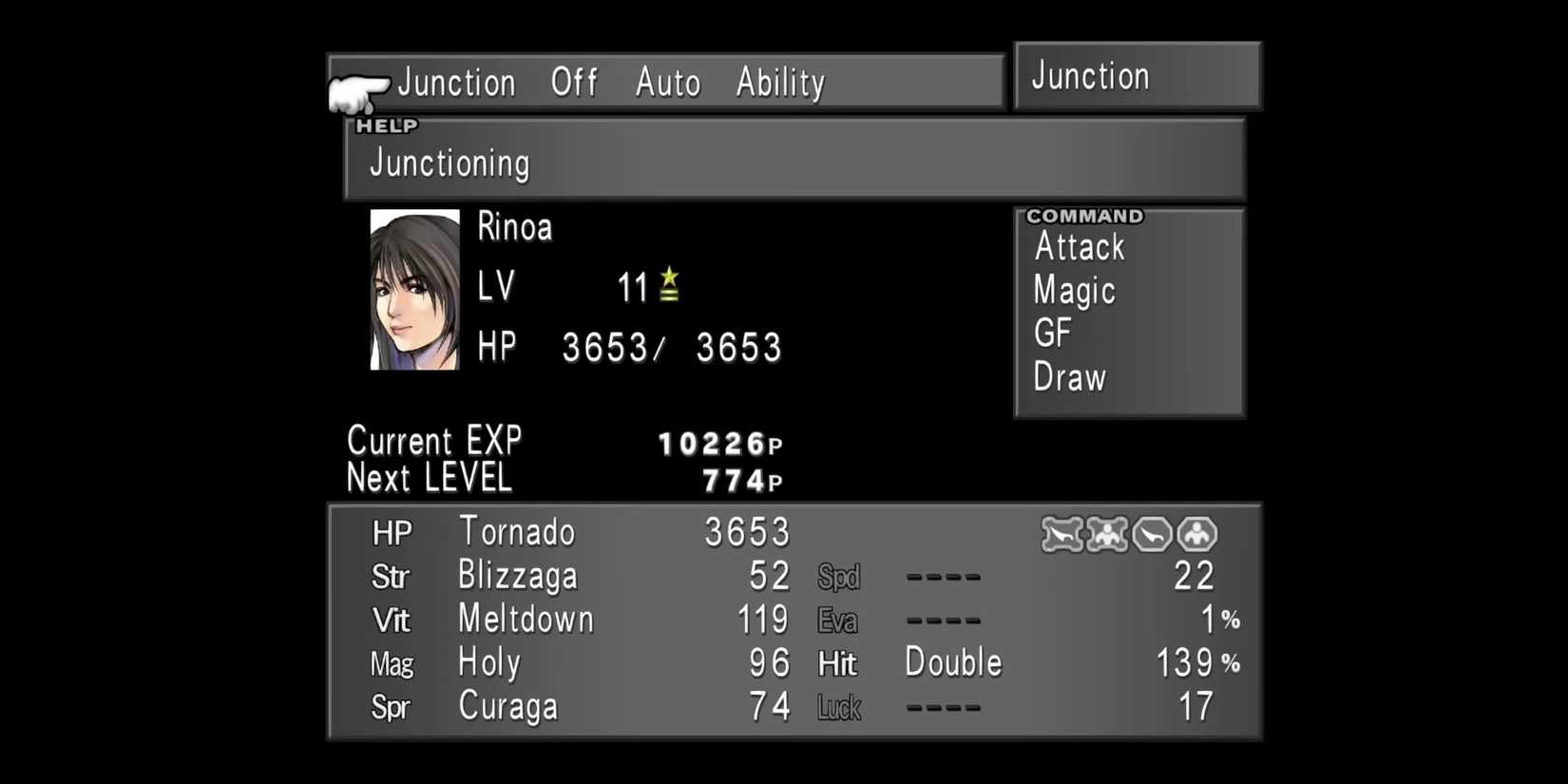Image resolution: width=1568 pixels, height=784 pixels.
Task: Select the Draw command
Action: [1067, 377]
